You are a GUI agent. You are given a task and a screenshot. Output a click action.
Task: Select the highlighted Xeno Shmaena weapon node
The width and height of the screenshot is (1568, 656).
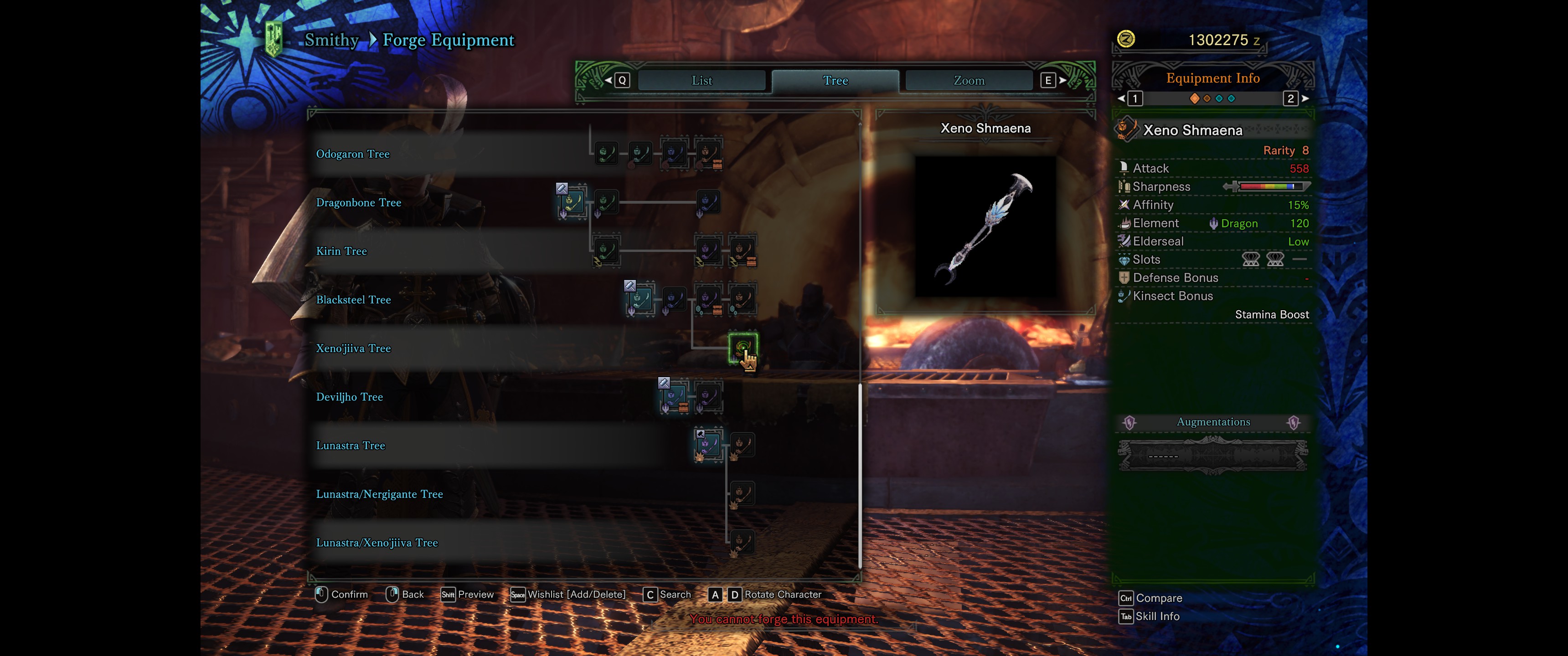pos(742,348)
